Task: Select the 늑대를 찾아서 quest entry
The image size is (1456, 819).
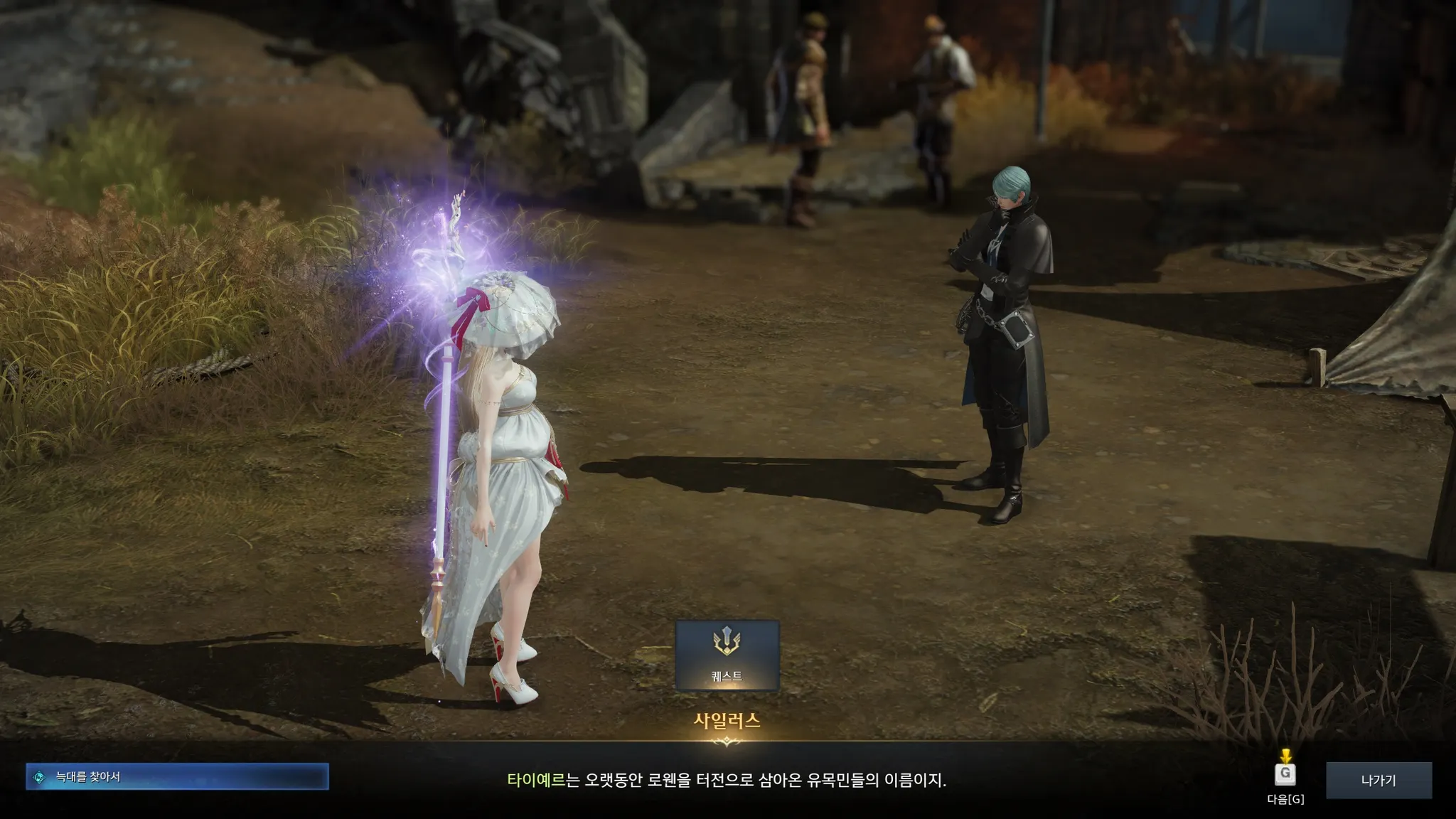Action: (x=177, y=777)
